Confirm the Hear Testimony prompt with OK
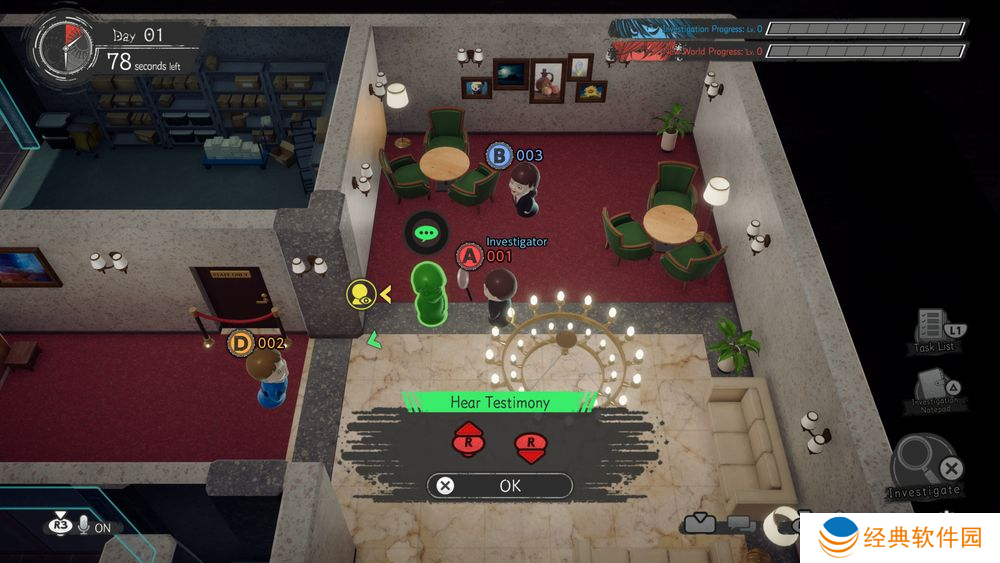Screen dimensions: 1000x563 click(x=499, y=486)
